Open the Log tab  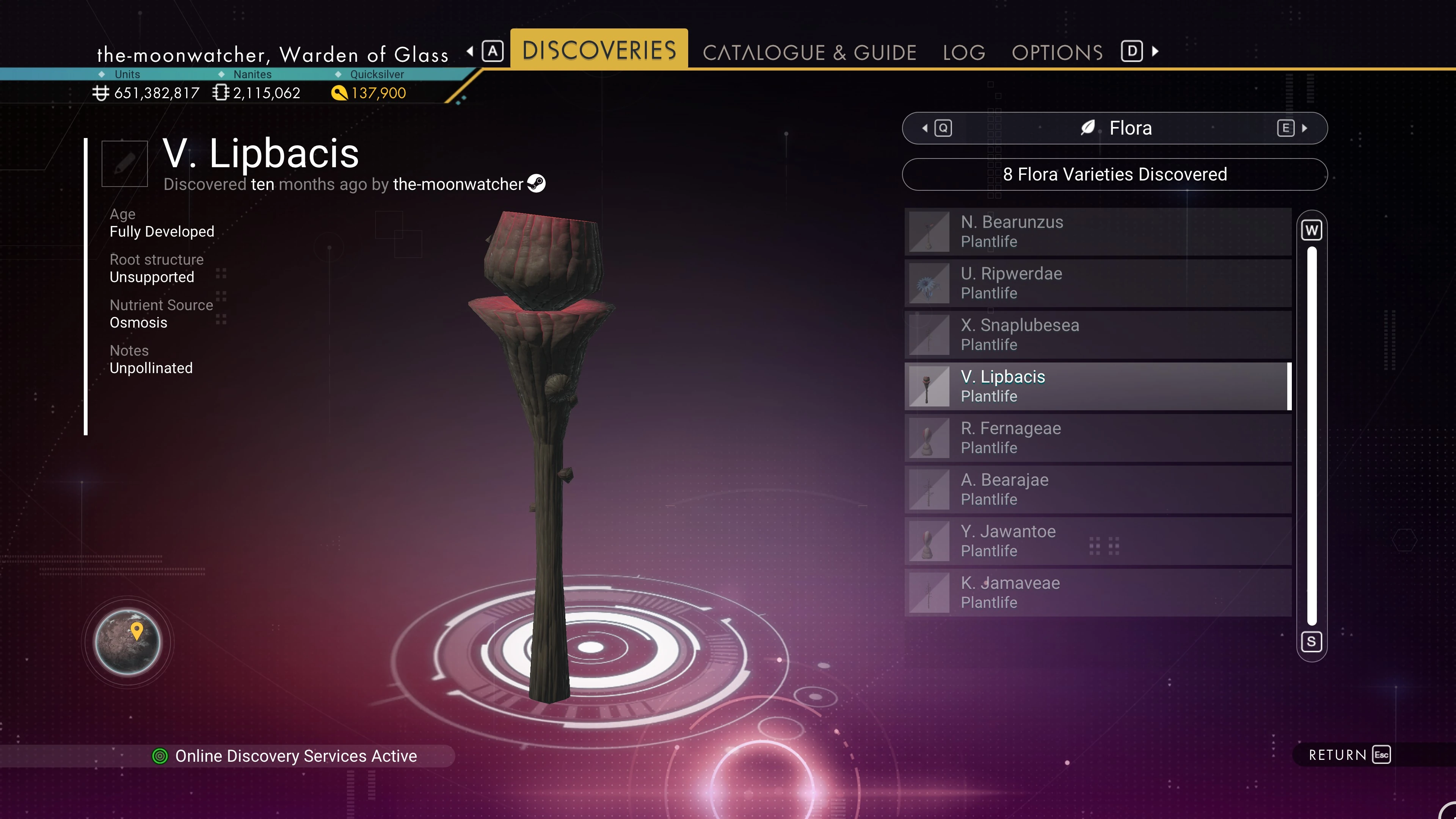(964, 52)
